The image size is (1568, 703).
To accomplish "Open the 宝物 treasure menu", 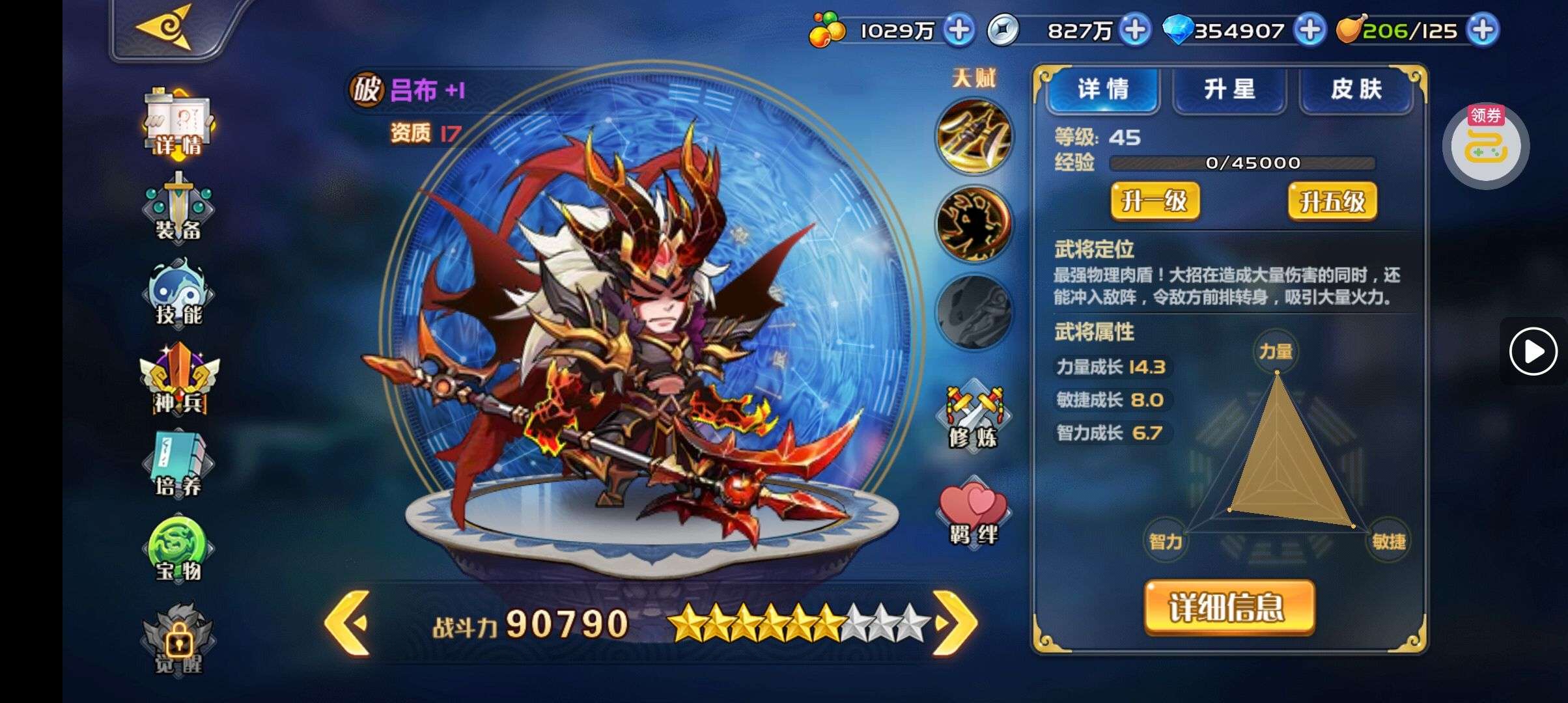I will click(x=178, y=550).
